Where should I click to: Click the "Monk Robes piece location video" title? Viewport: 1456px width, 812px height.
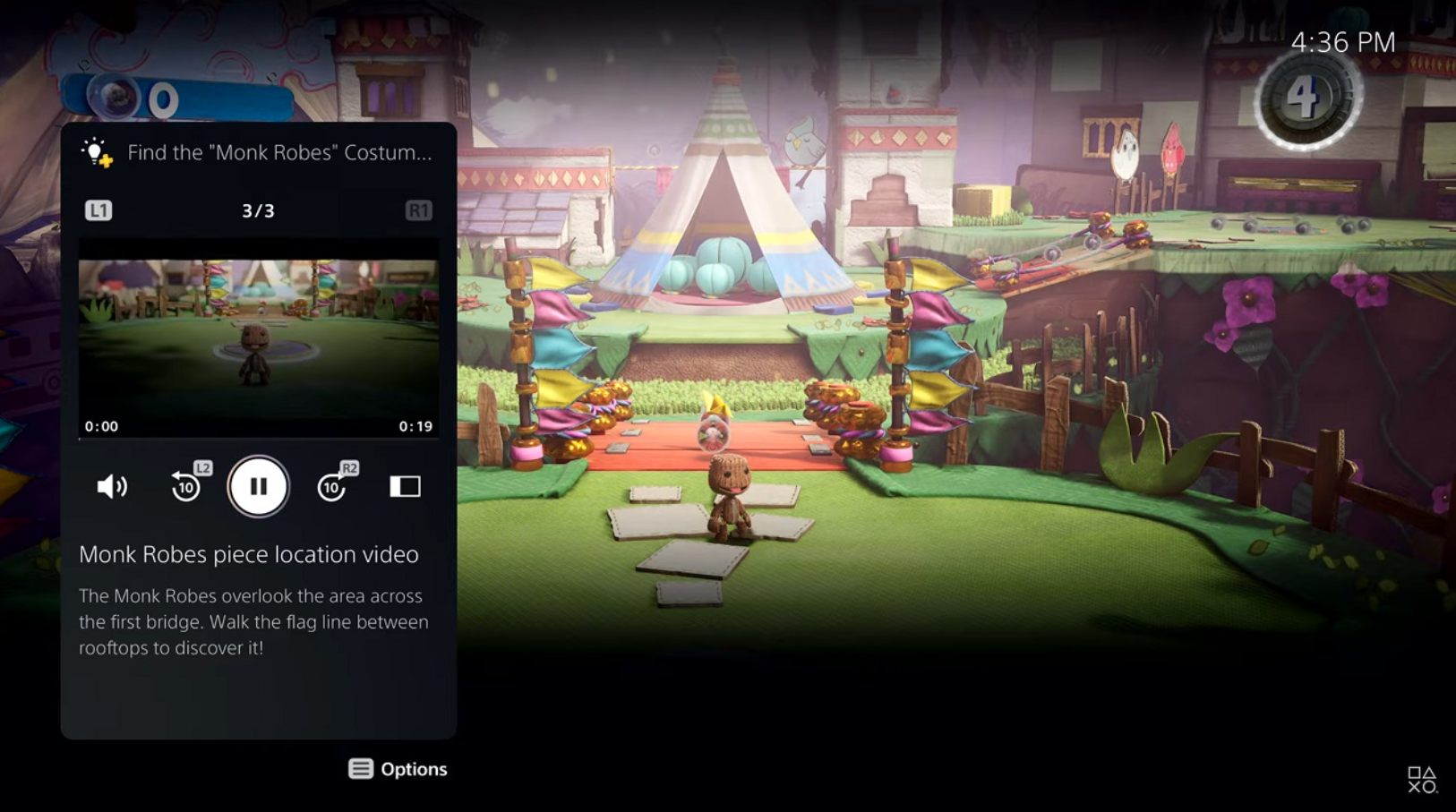click(x=249, y=554)
